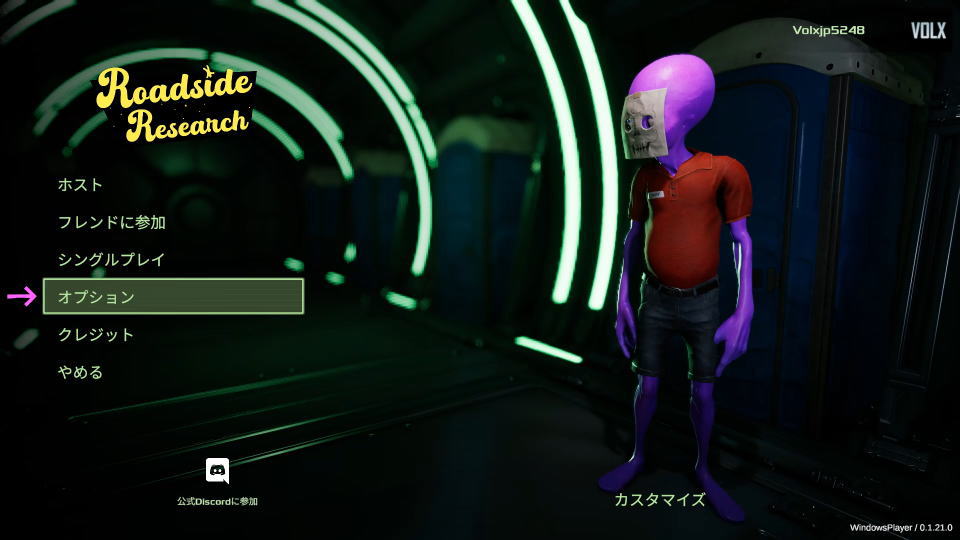The width and height of the screenshot is (960, 540).
Task: Open the official Discord icon link
Action: 217,471
